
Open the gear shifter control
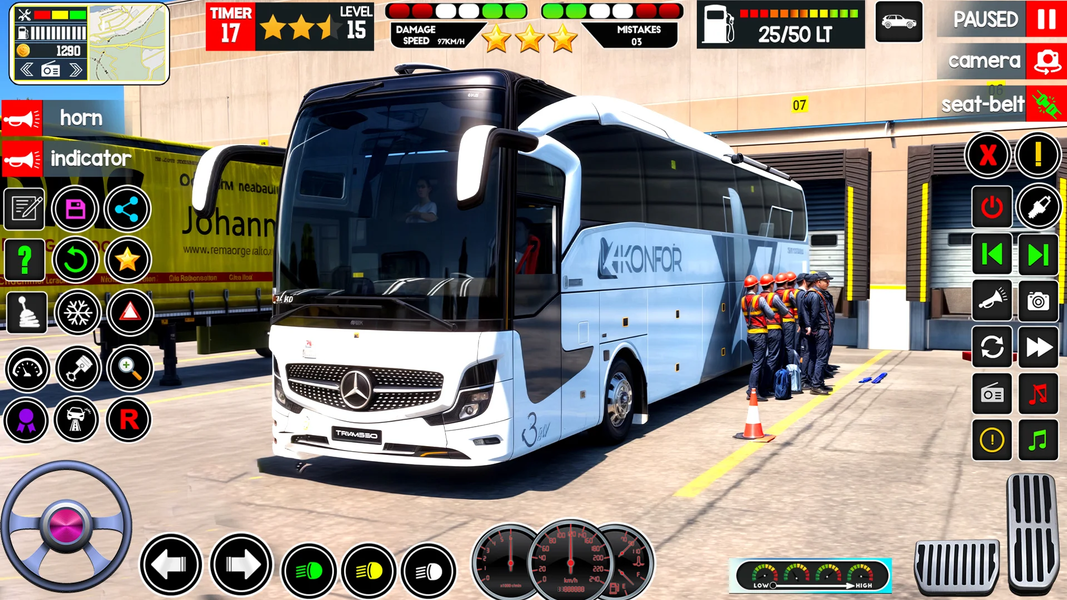click(x=26, y=313)
